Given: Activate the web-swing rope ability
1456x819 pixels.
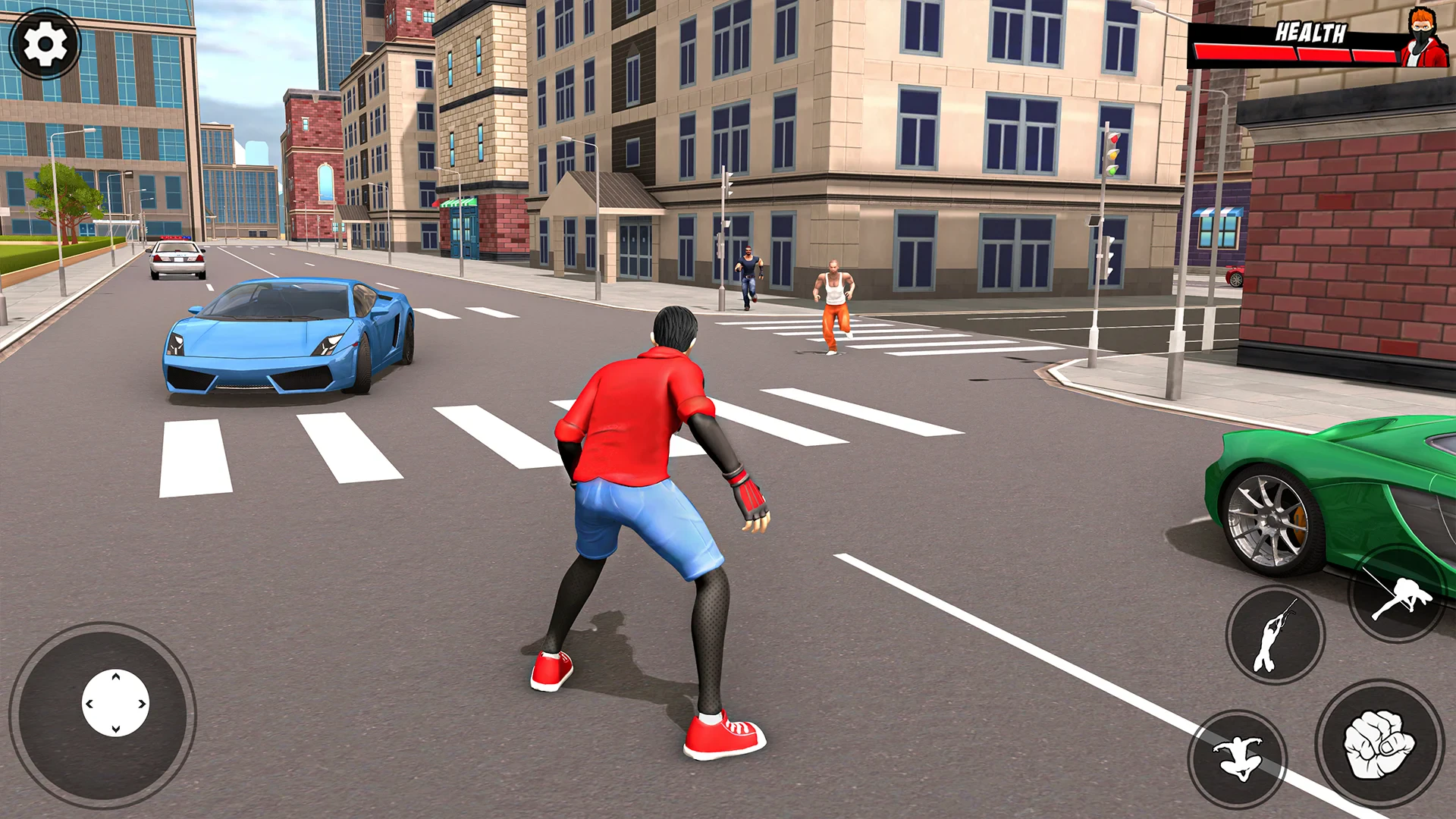Looking at the screenshot, I should [x=1275, y=635].
